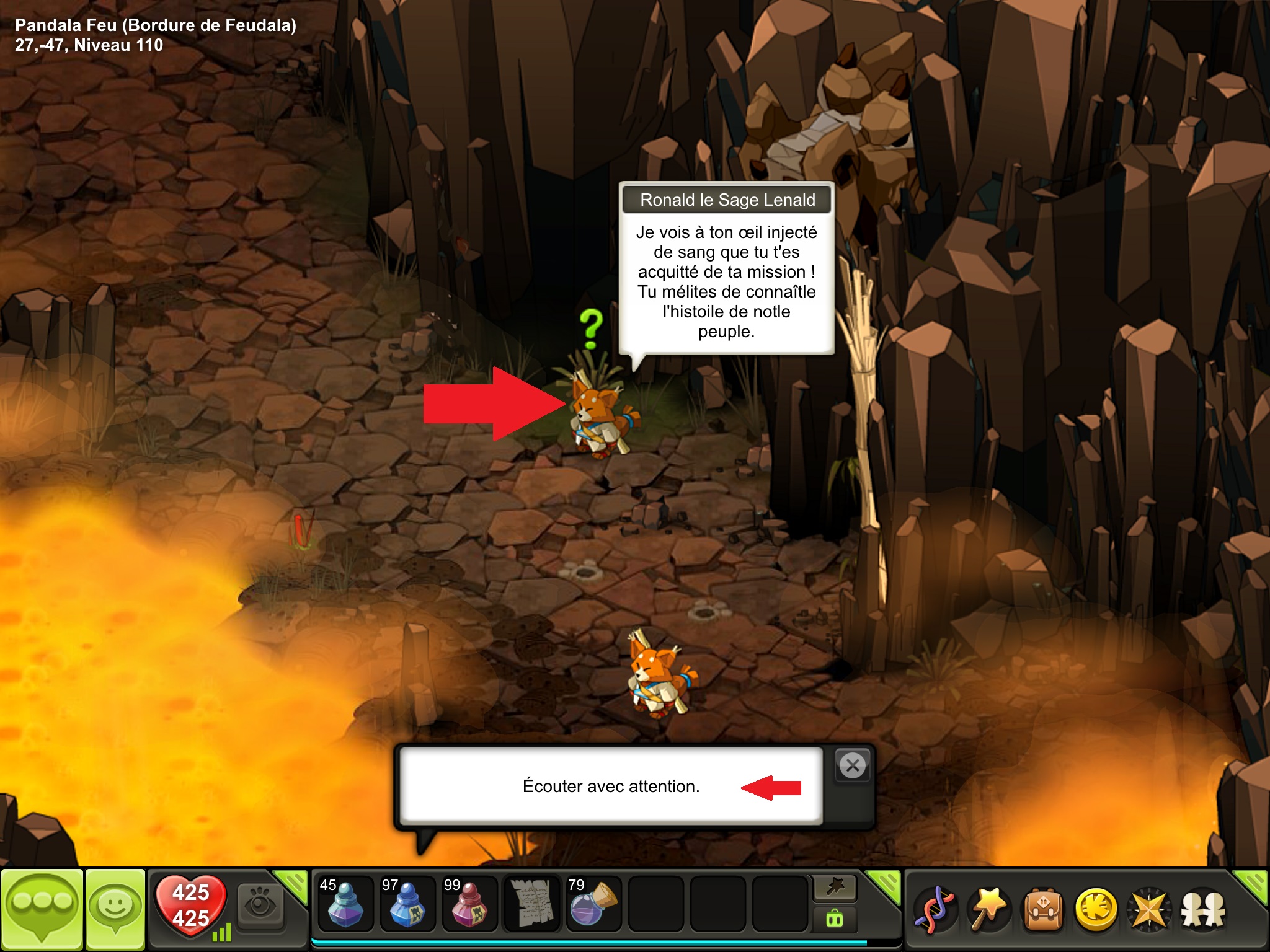
Task: Close the dialogue with the X button
Action: [x=853, y=766]
